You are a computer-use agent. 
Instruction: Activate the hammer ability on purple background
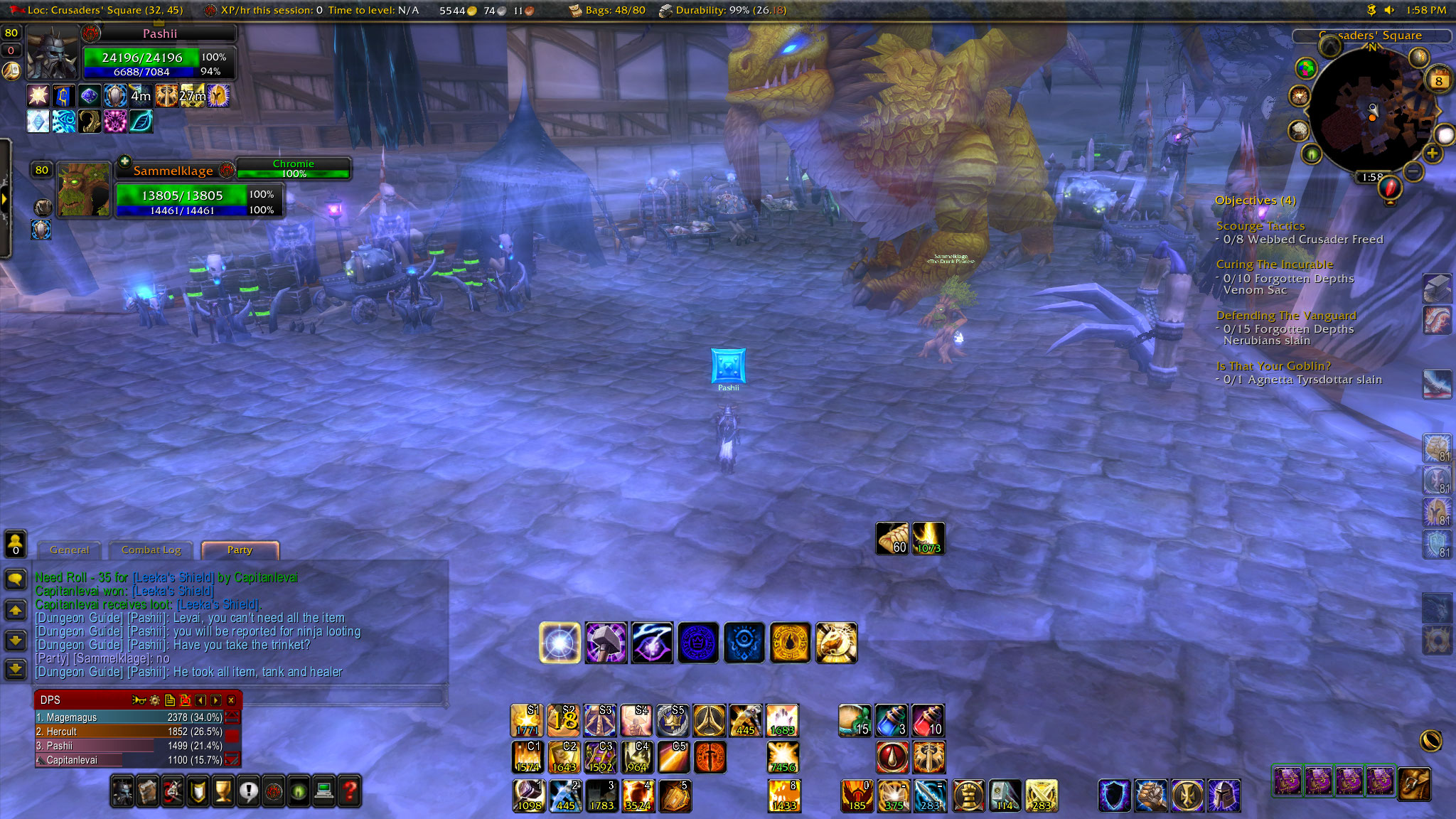click(606, 643)
